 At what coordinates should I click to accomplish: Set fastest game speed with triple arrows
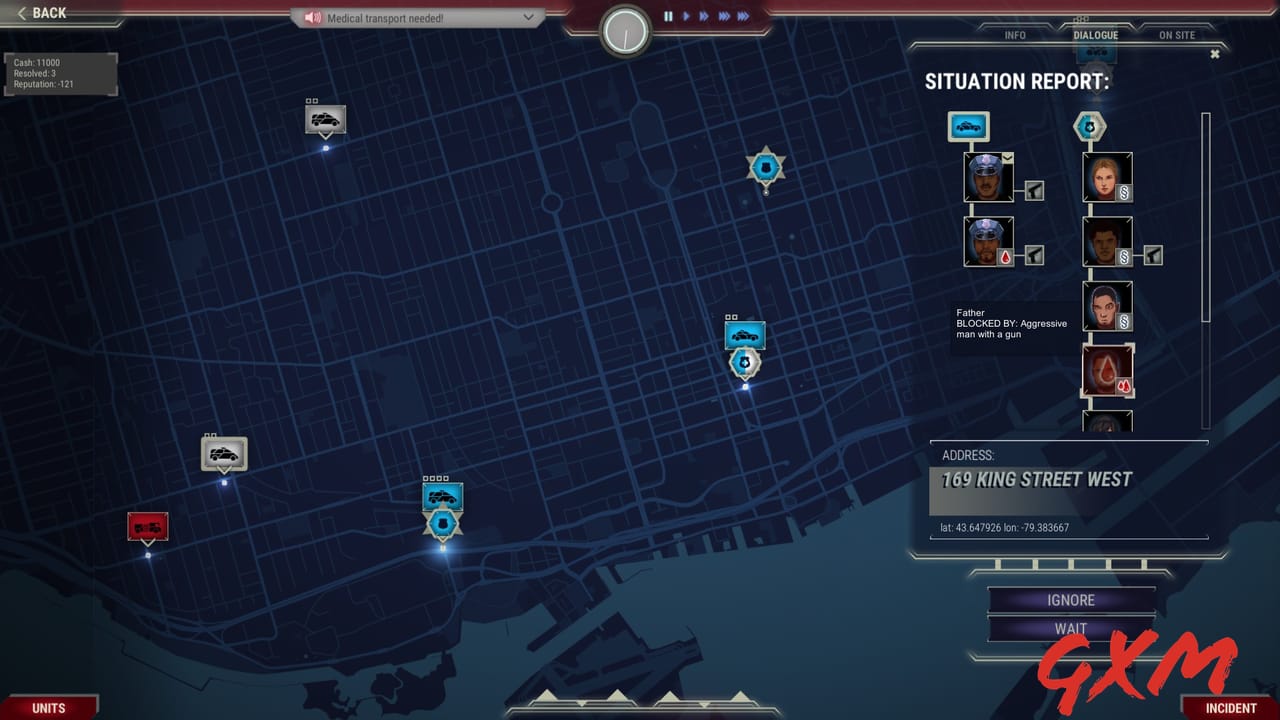point(741,15)
